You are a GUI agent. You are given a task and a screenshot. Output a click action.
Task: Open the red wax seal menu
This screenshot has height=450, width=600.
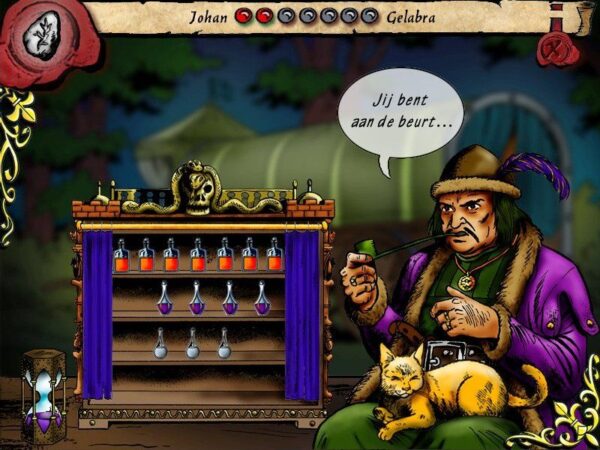(x=38, y=38)
